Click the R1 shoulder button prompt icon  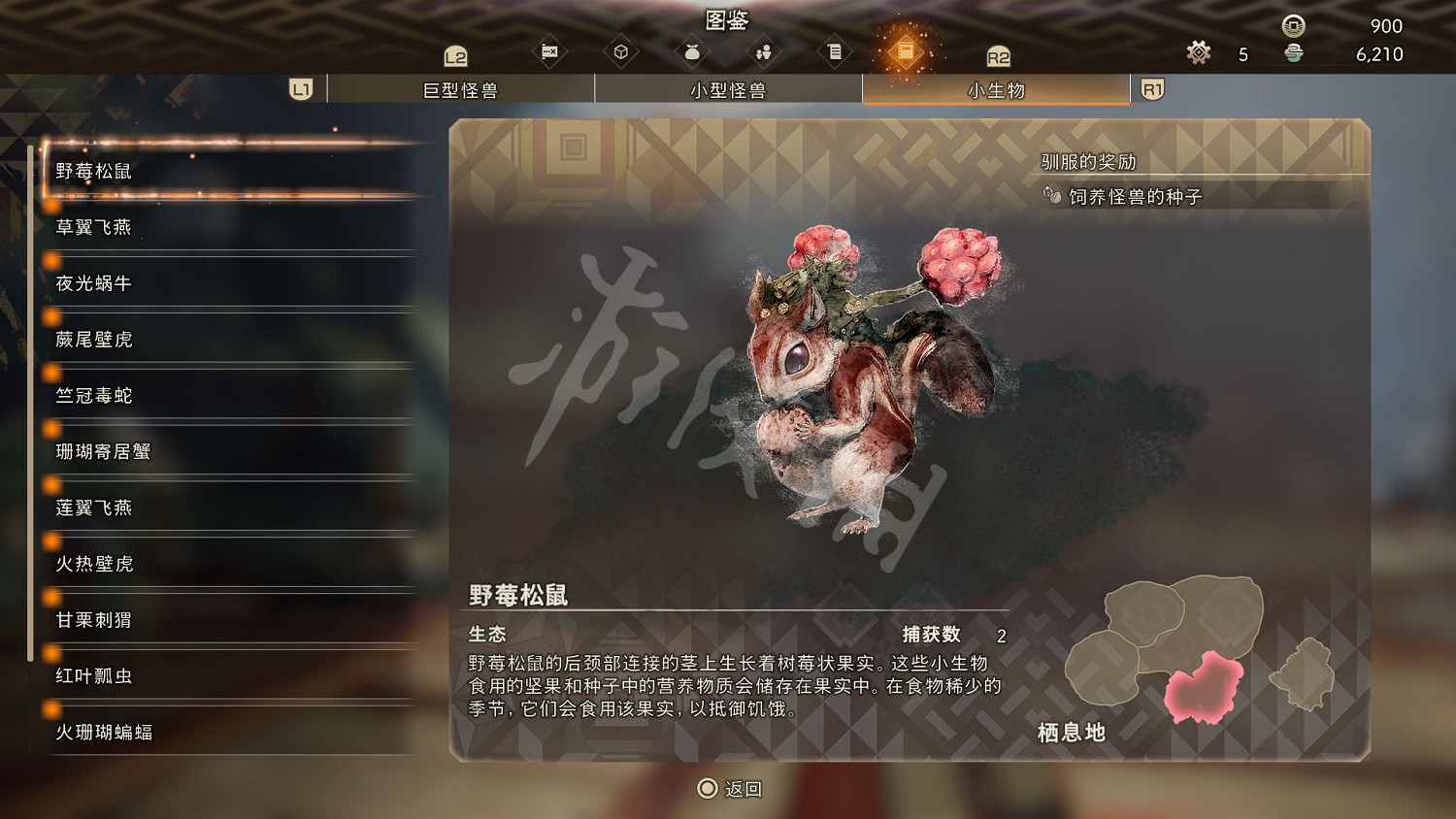1152,88
